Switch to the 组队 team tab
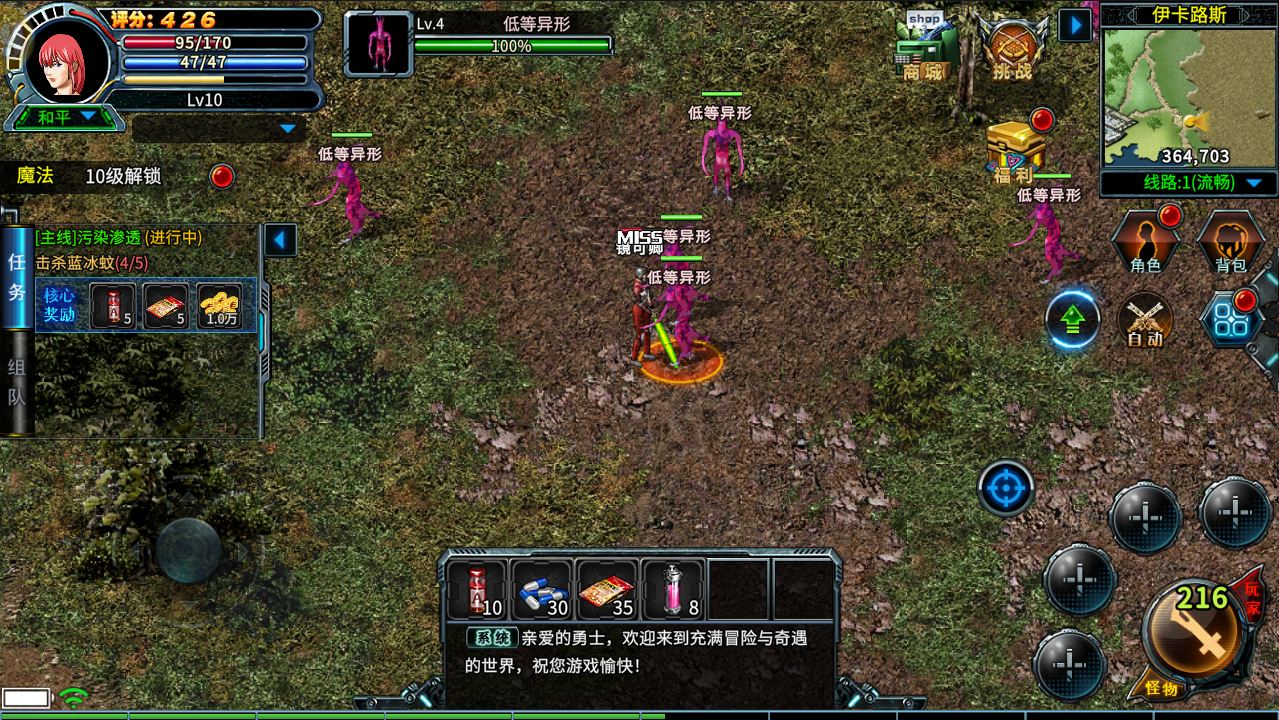 pyautogui.click(x=17, y=381)
